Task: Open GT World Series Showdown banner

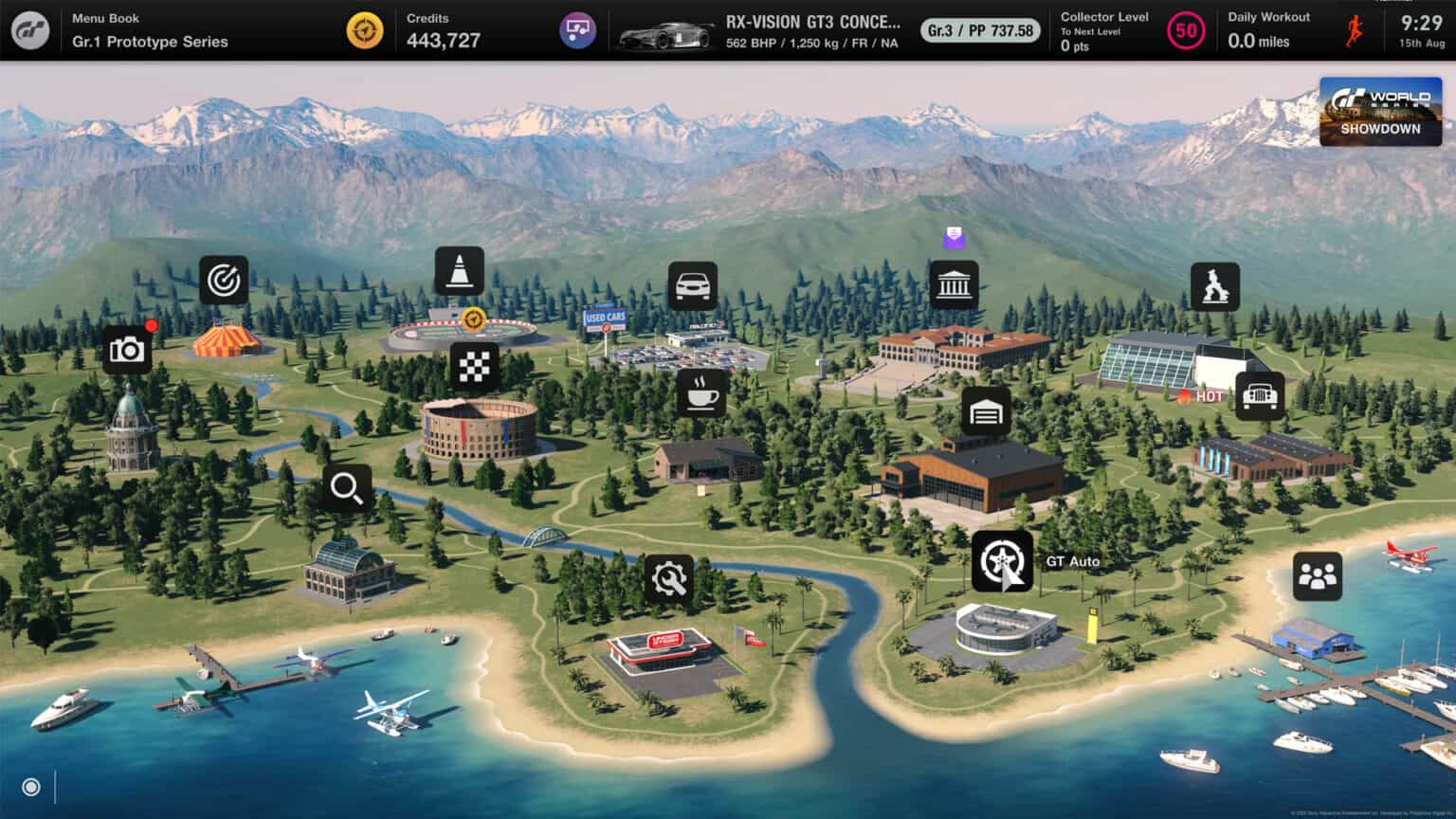Action: click(1380, 113)
